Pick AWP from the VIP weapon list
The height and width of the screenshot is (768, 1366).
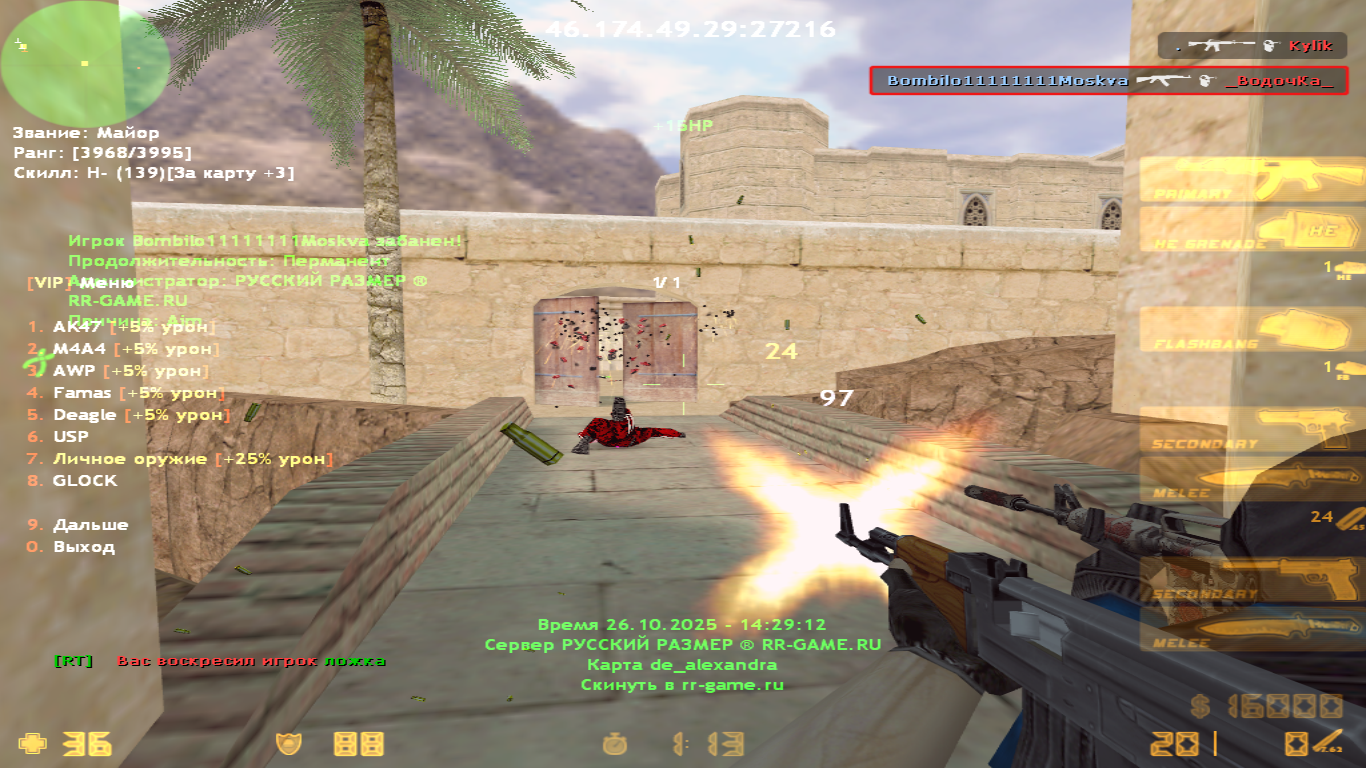pyautogui.click(x=74, y=371)
